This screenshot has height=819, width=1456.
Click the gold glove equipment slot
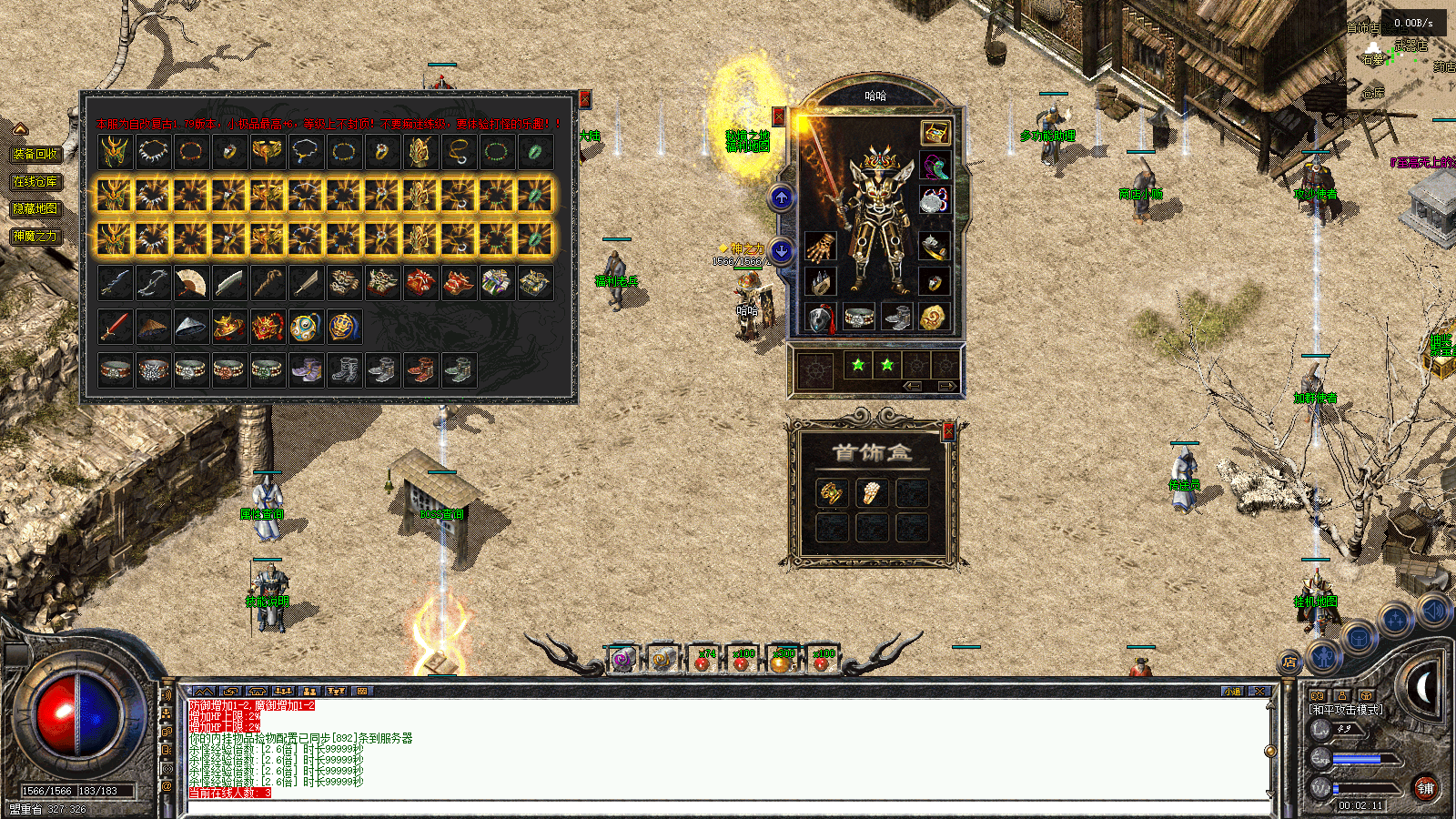click(820, 246)
